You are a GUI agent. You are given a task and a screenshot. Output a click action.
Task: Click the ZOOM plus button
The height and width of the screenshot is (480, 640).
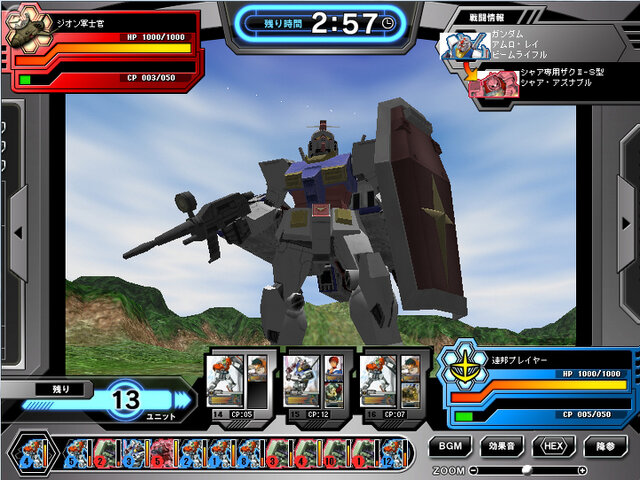click(582, 469)
